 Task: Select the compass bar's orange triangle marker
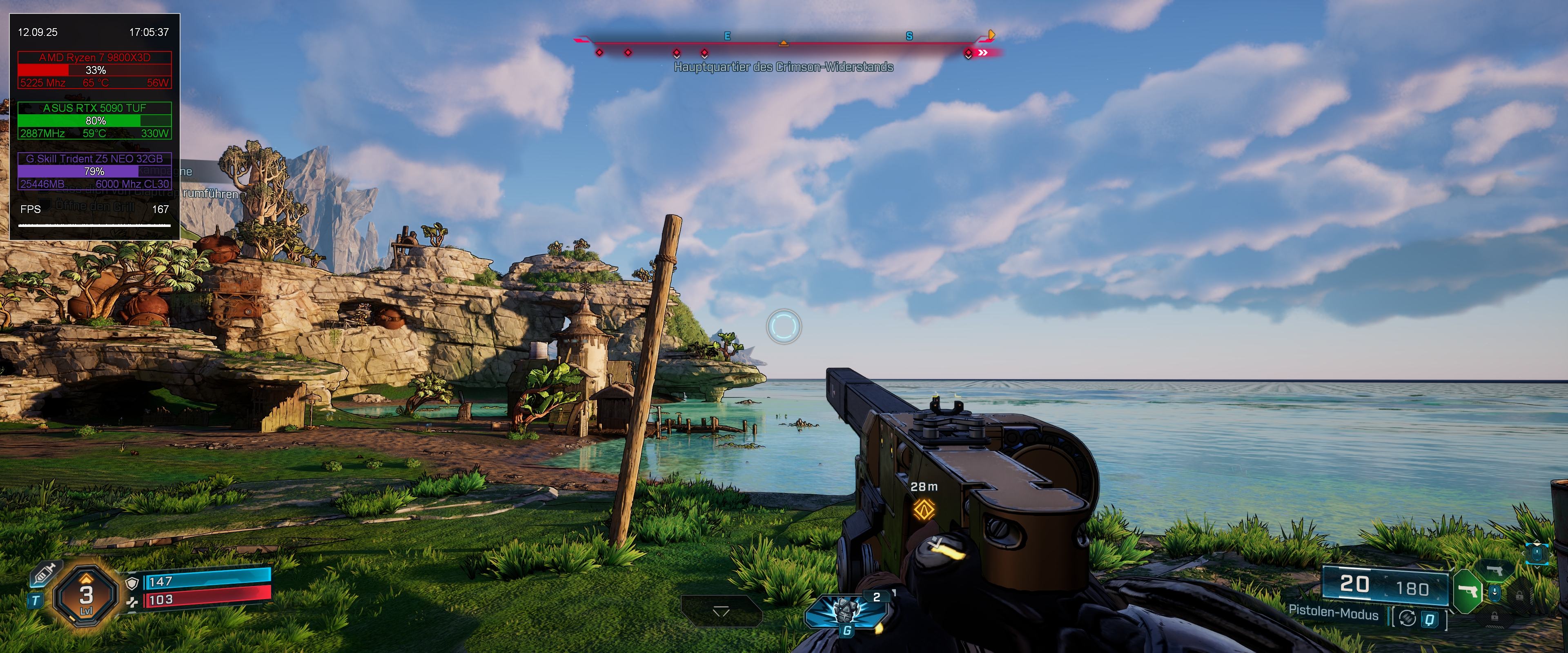coord(784,42)
